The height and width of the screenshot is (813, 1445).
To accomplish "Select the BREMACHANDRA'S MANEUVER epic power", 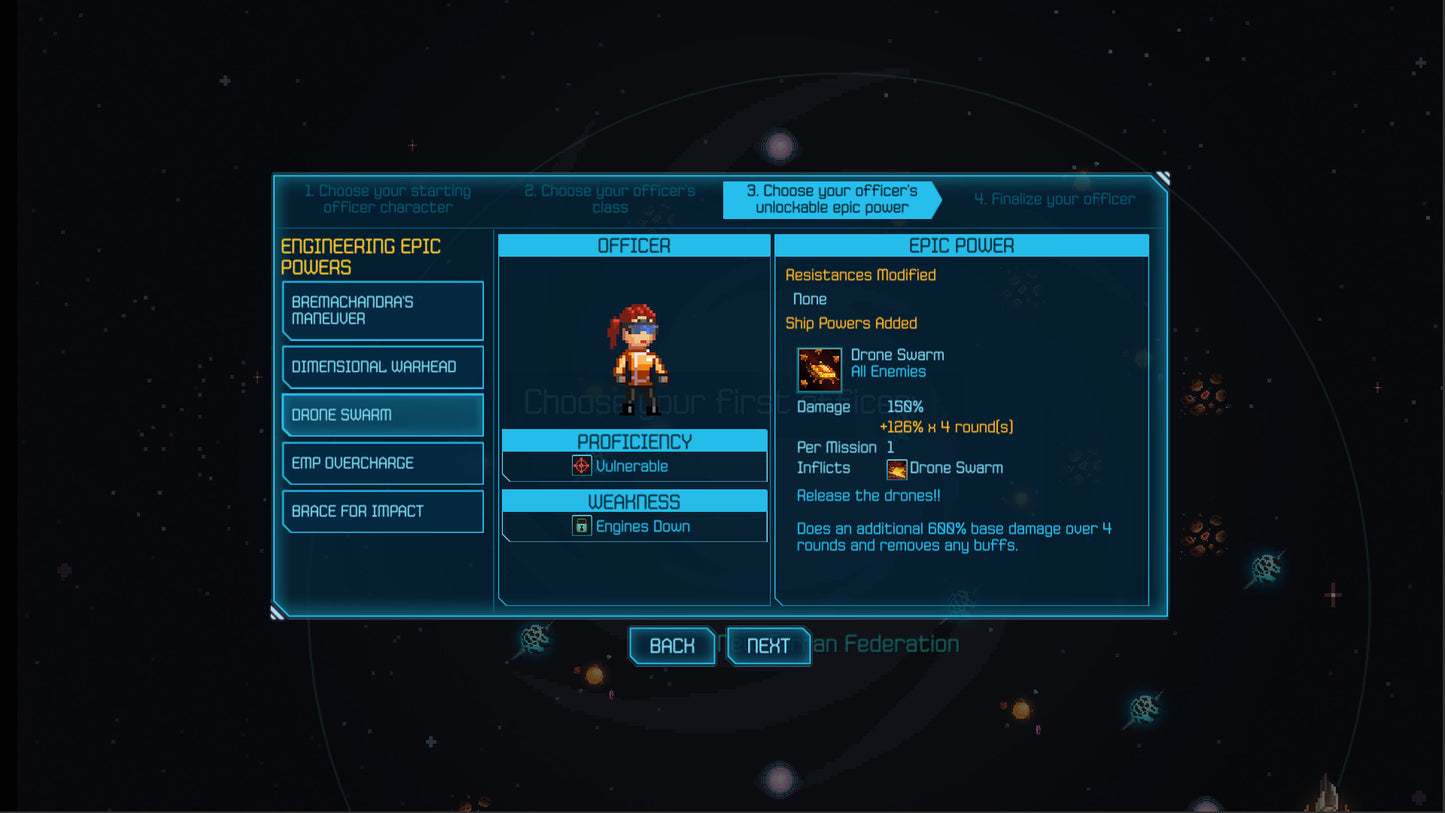I will click(383, 311).
